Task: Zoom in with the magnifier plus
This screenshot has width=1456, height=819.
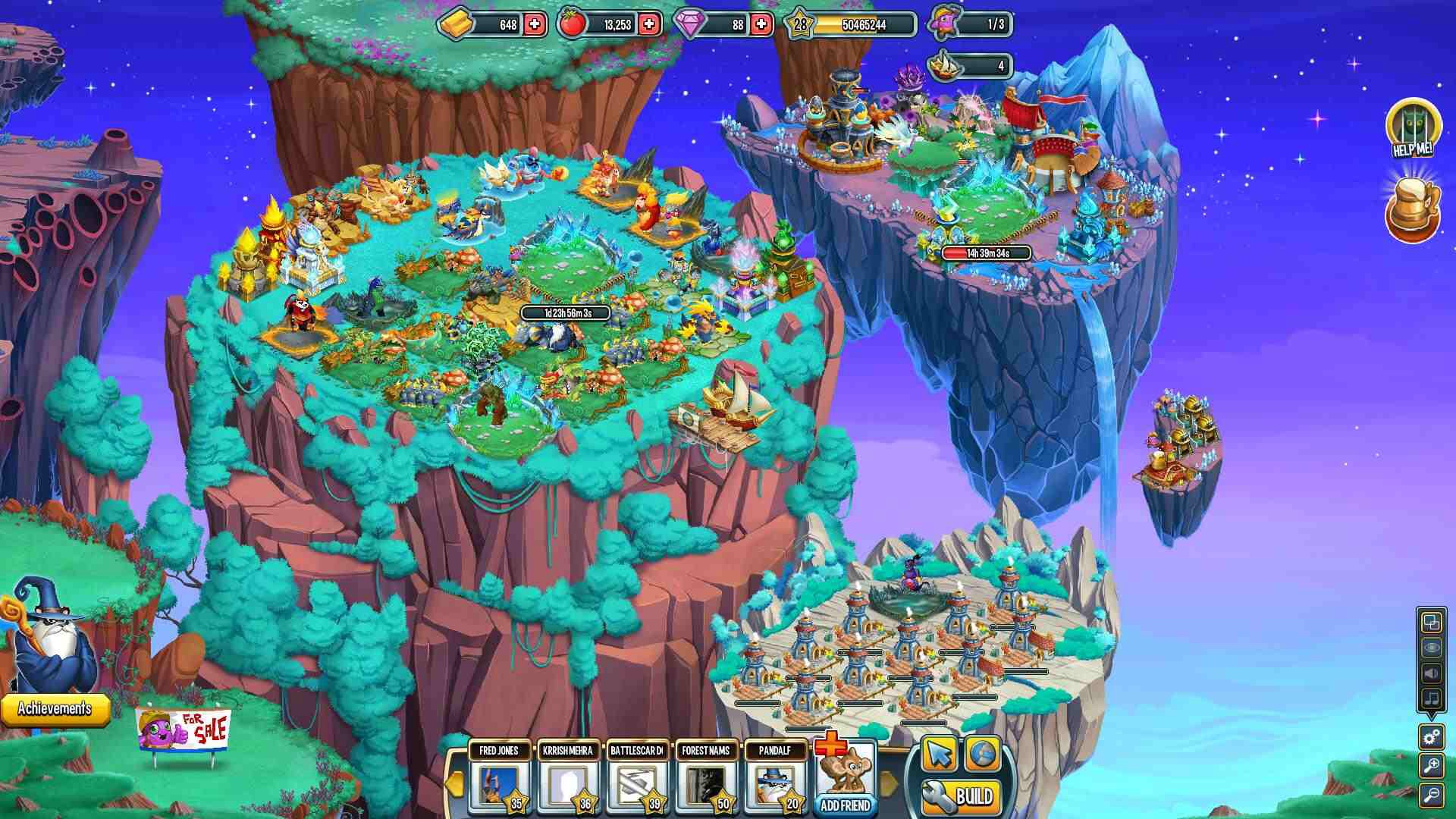Action: tap(1432, 766)
